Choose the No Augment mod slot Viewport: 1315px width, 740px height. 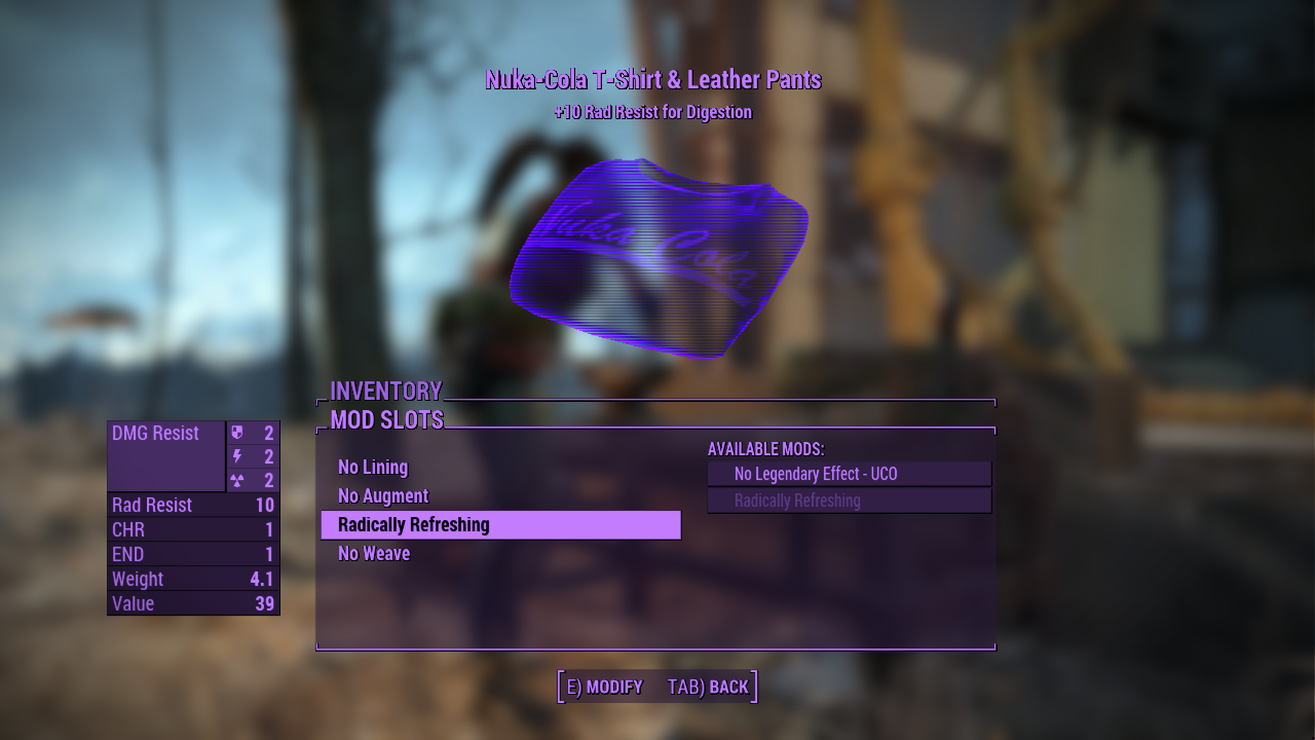click(x=383, y=496)
